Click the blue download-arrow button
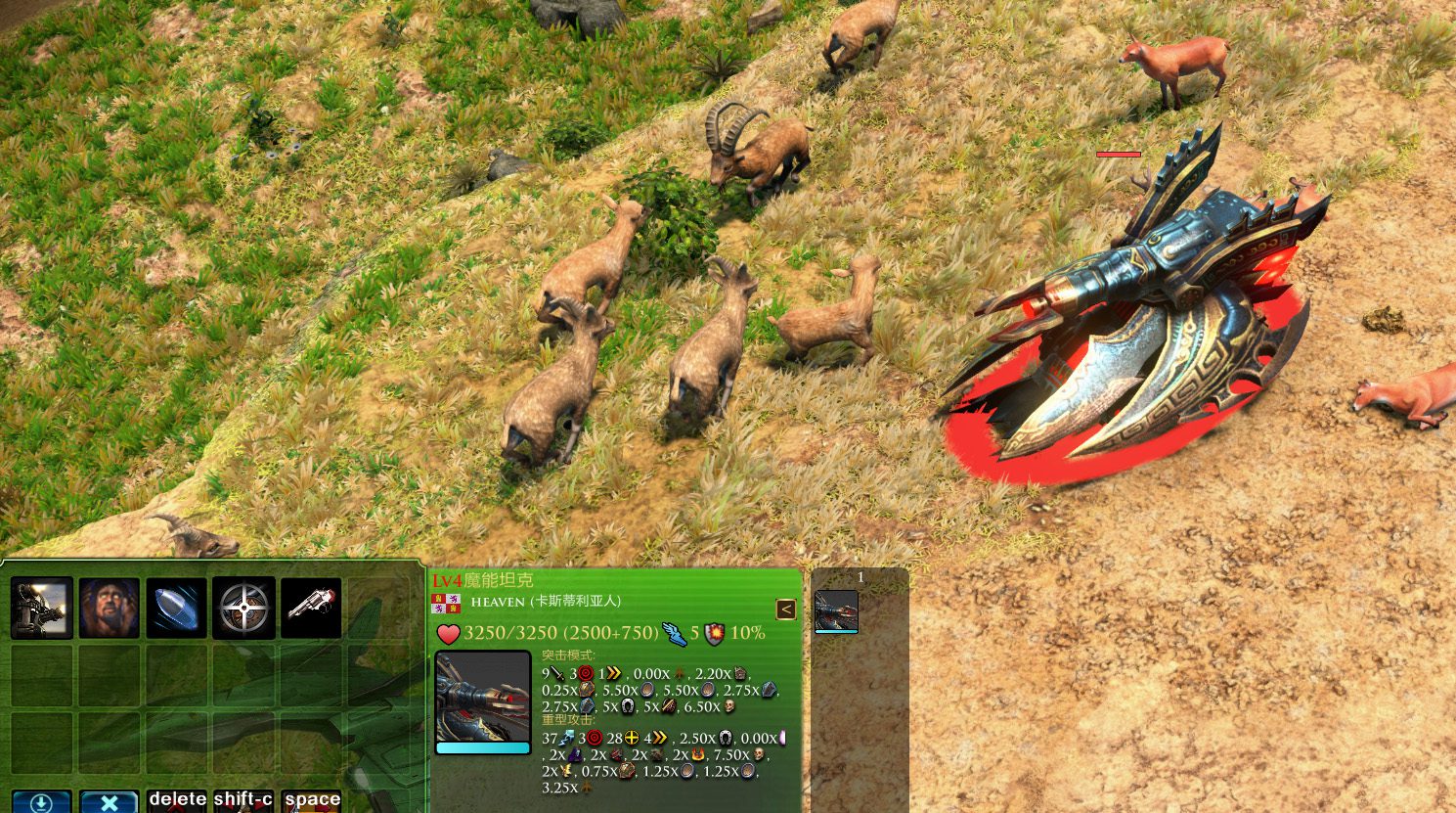Screen dimensions: 1456x813 42,802
